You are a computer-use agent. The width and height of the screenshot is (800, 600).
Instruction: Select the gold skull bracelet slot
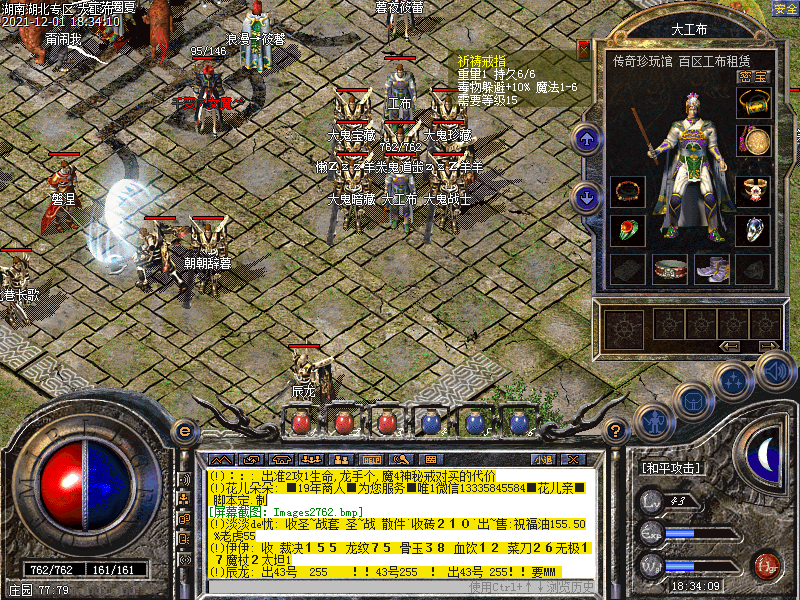(753, 190)
